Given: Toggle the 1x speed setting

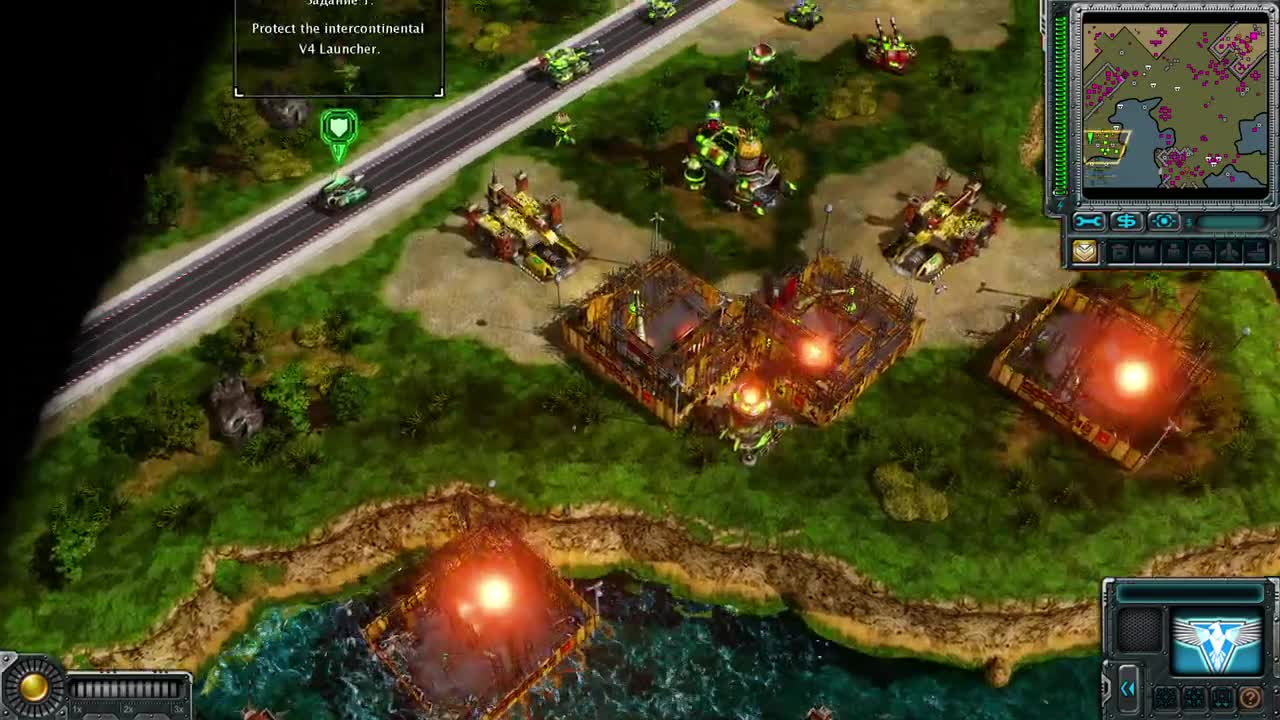Looking at the screenshot, I should point(75,710).
